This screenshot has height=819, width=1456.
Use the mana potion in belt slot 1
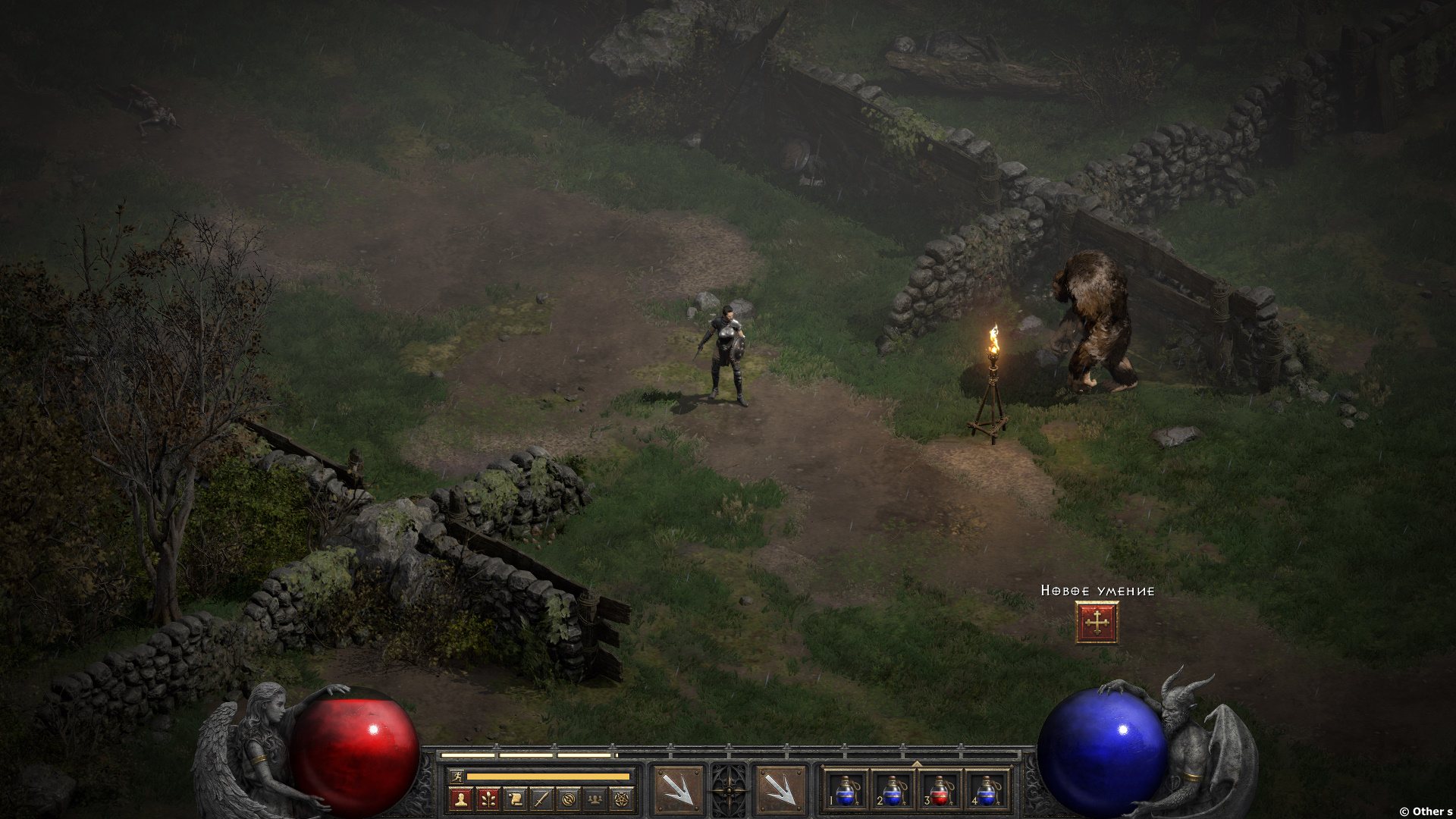(846, 790)
